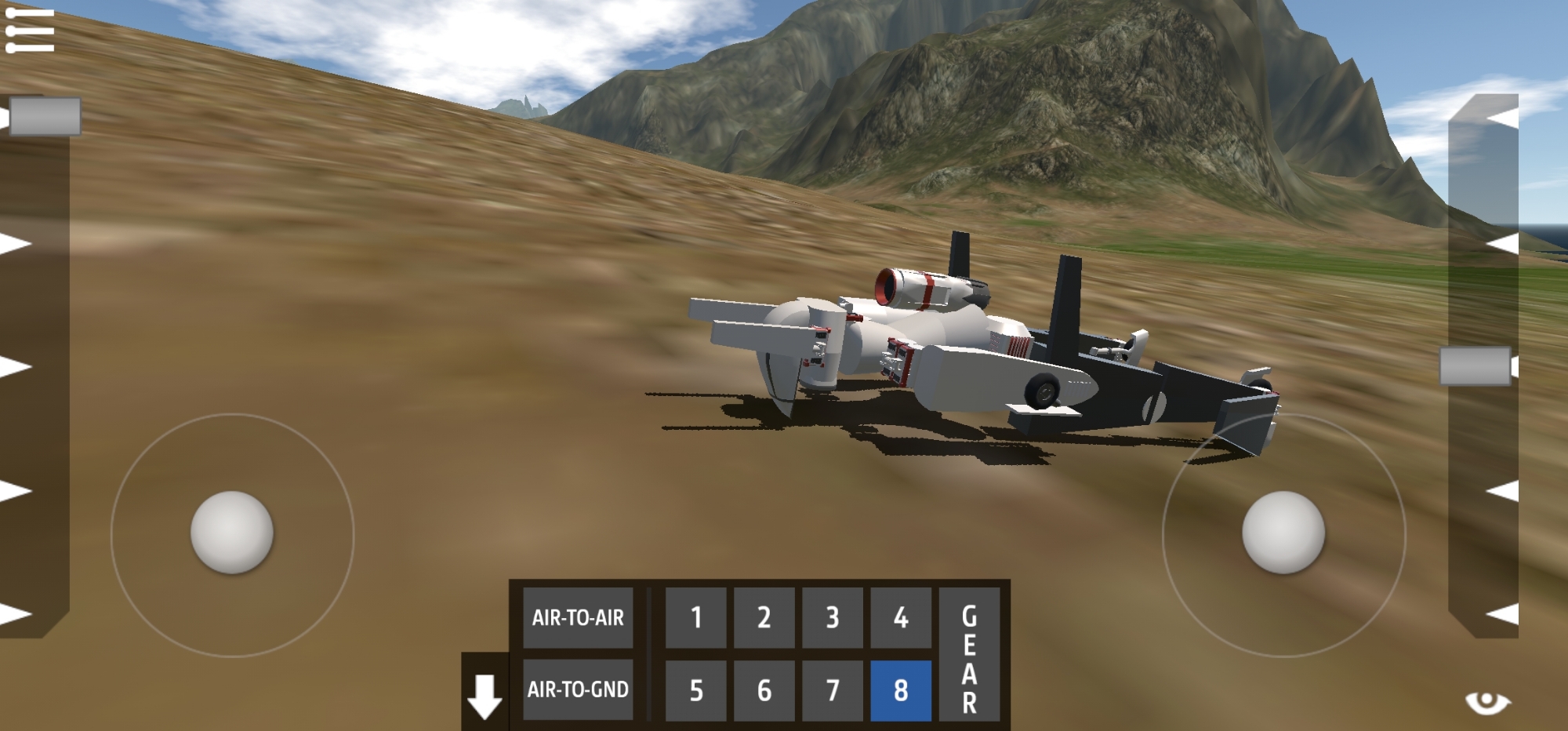Screen dimensions: 1568x731
Task: Toggle activation group 2
Action: coord(764,618)
